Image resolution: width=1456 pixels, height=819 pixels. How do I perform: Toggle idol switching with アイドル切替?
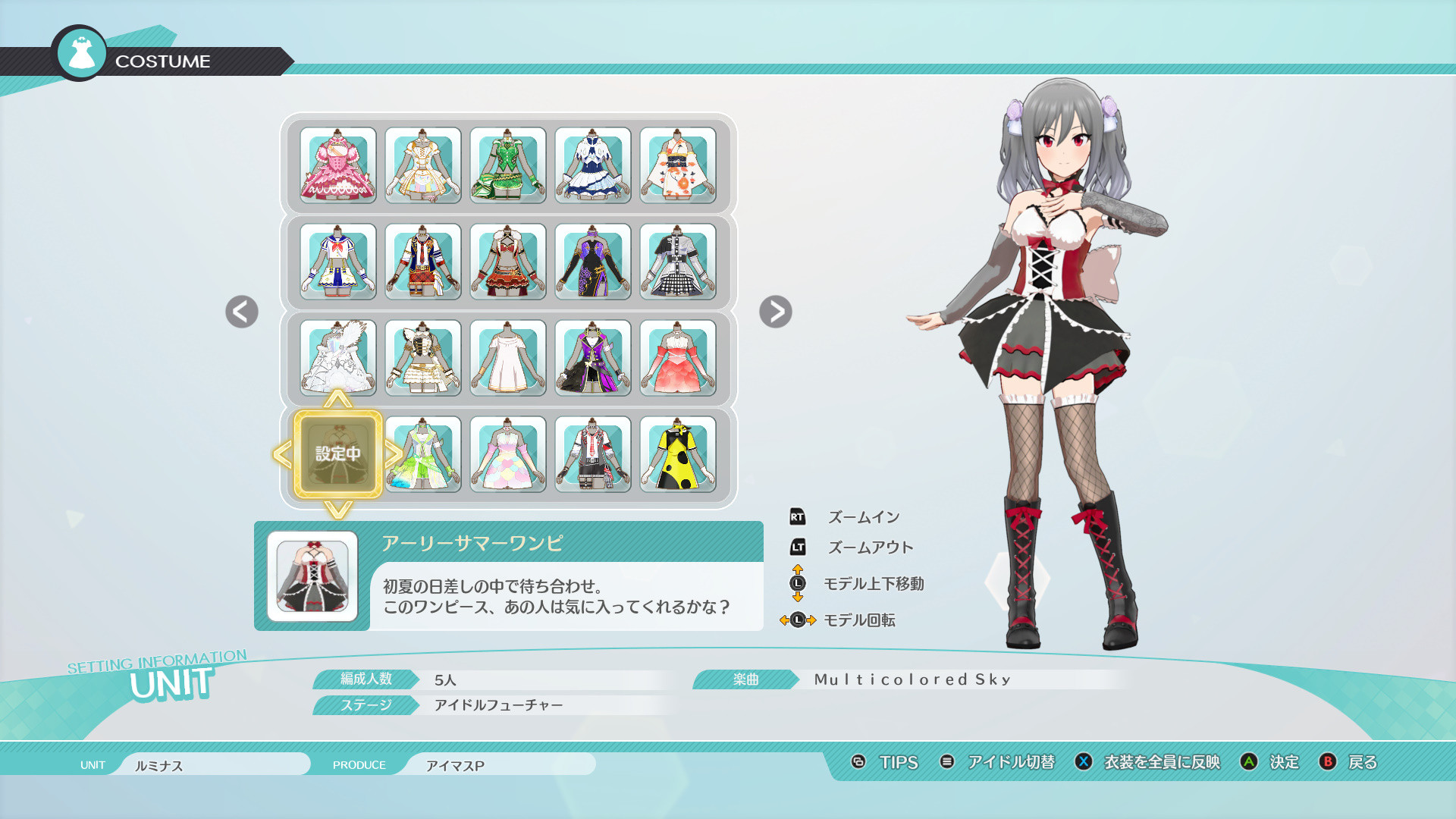coord(1010,764)
